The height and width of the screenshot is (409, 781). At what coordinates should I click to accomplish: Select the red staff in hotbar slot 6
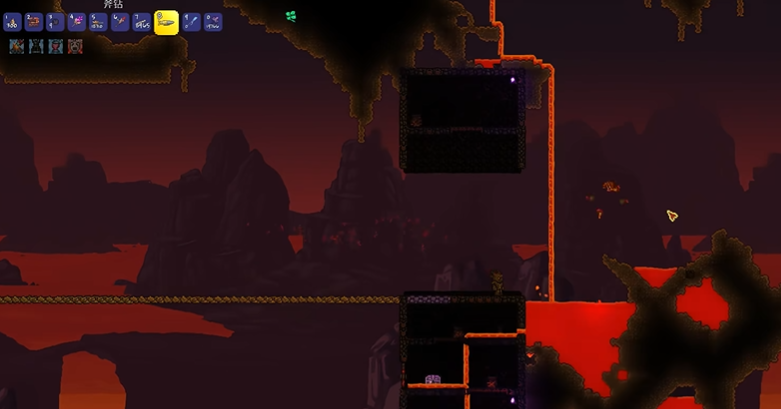pyautogui.click(x=120, y=22)
